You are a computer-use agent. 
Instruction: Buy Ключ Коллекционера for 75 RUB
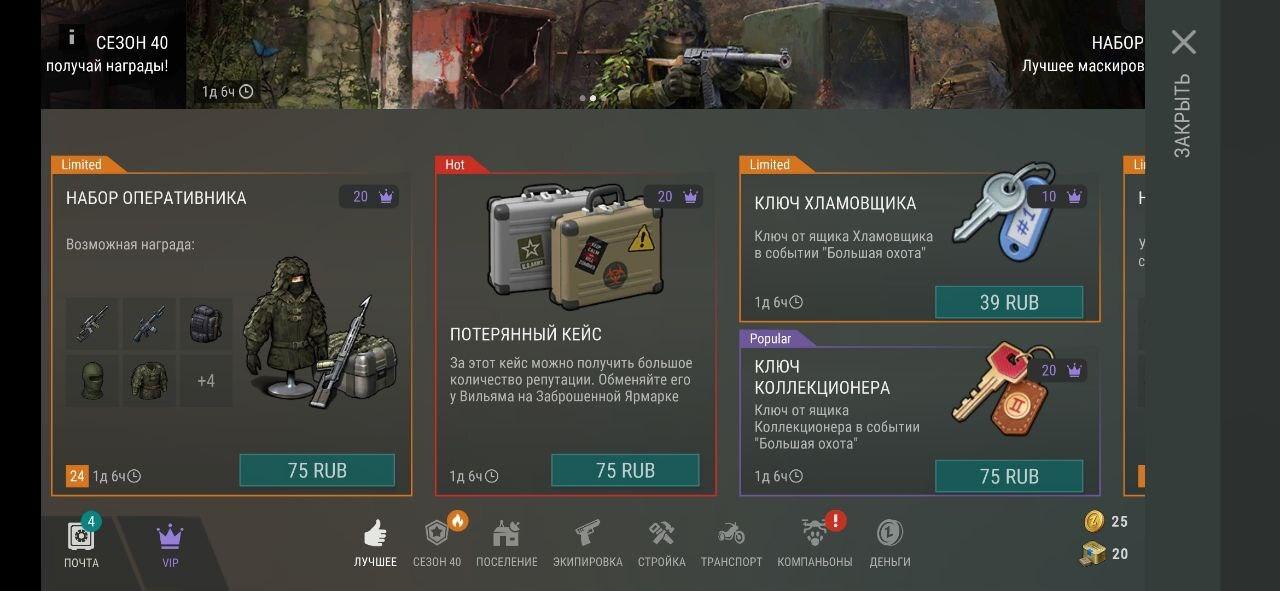1008,476
